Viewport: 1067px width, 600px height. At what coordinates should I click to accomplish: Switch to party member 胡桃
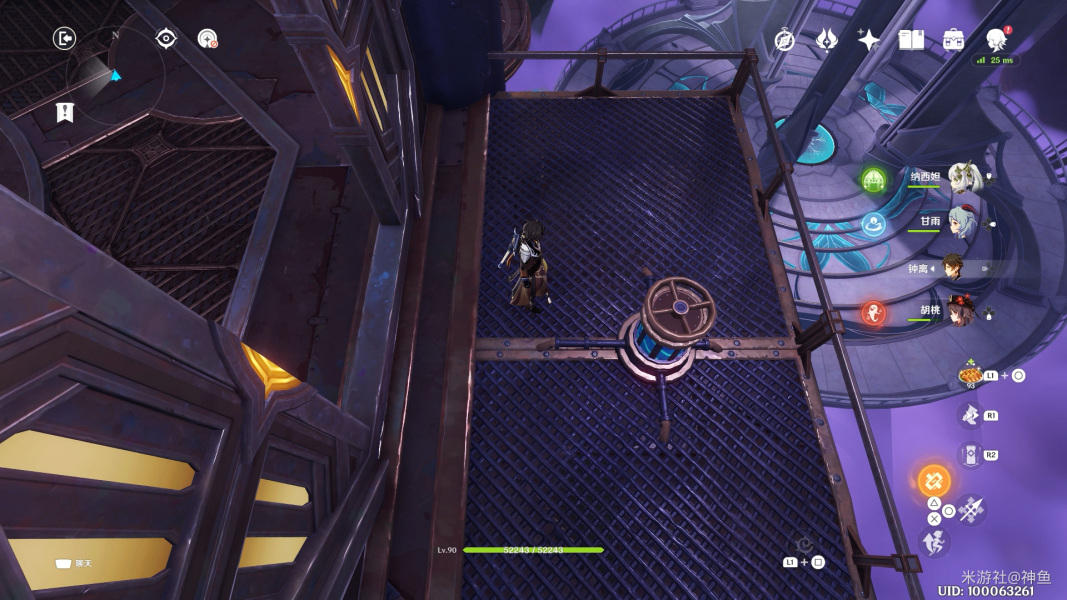pos(964,313)
